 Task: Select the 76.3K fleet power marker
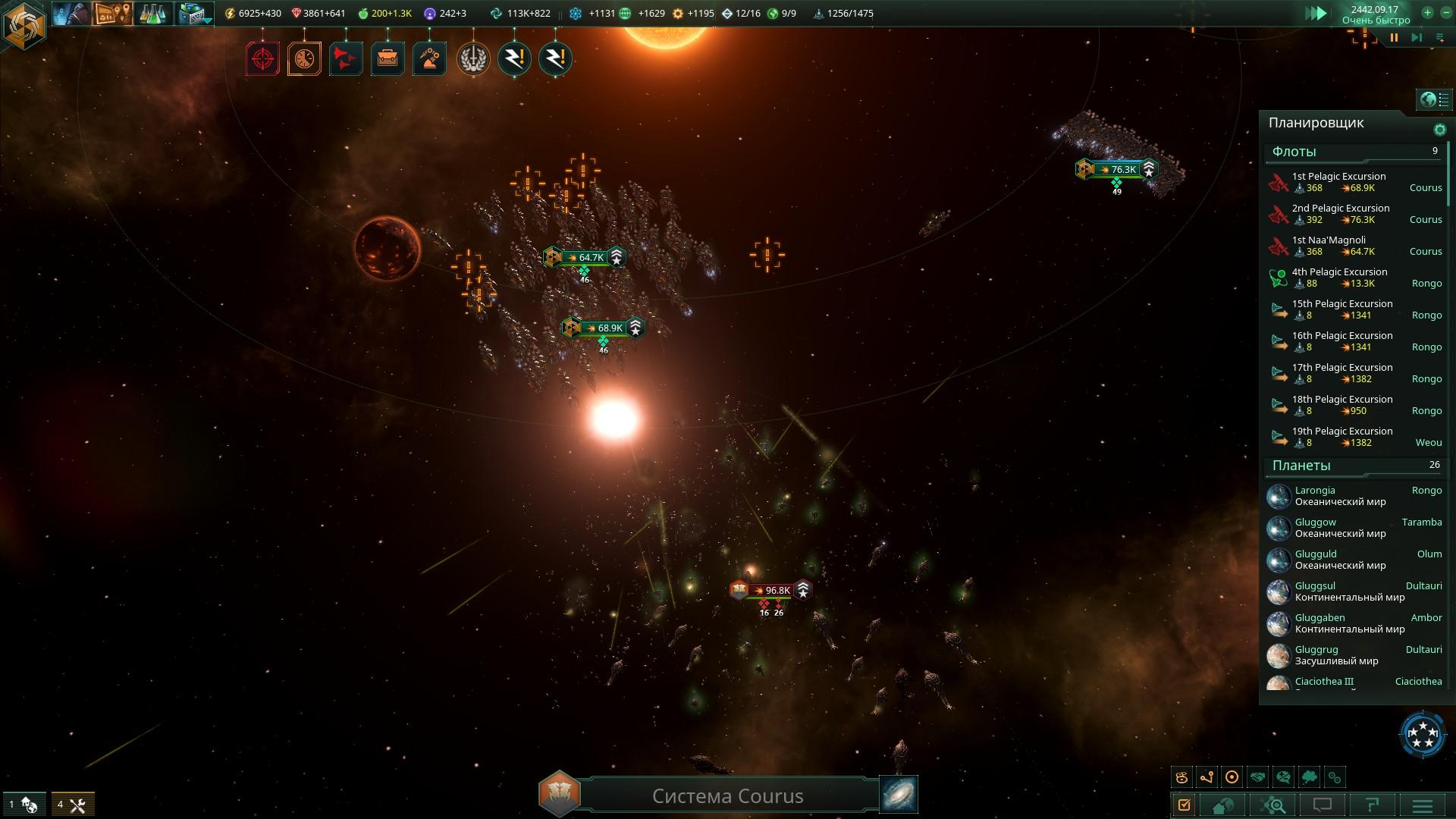1117,169
